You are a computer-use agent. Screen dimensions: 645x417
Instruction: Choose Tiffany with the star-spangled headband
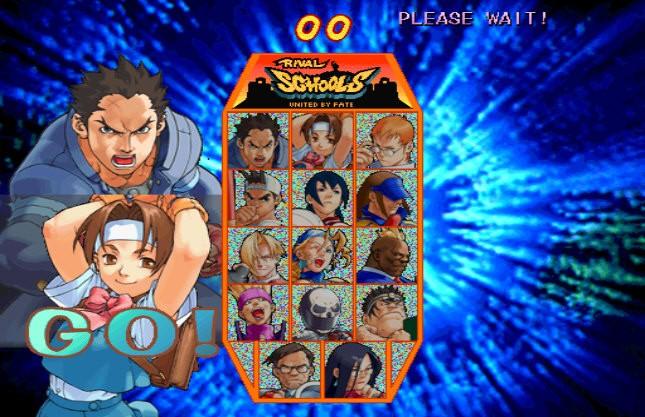[x=322, y=255]
